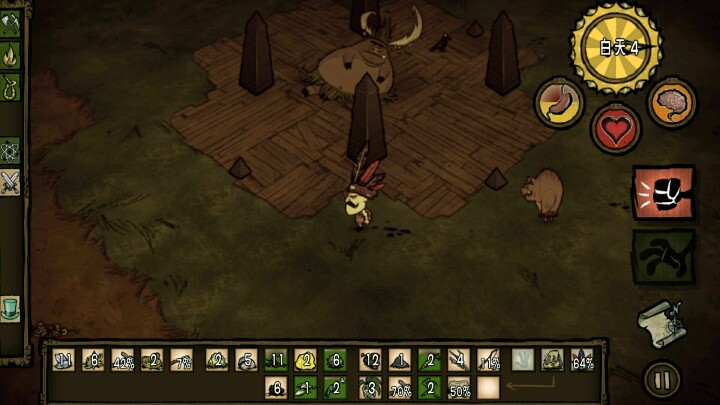Select the inventory stack of 5
The height and width of the screenshot is (405, 720).
tap(247, 361)
